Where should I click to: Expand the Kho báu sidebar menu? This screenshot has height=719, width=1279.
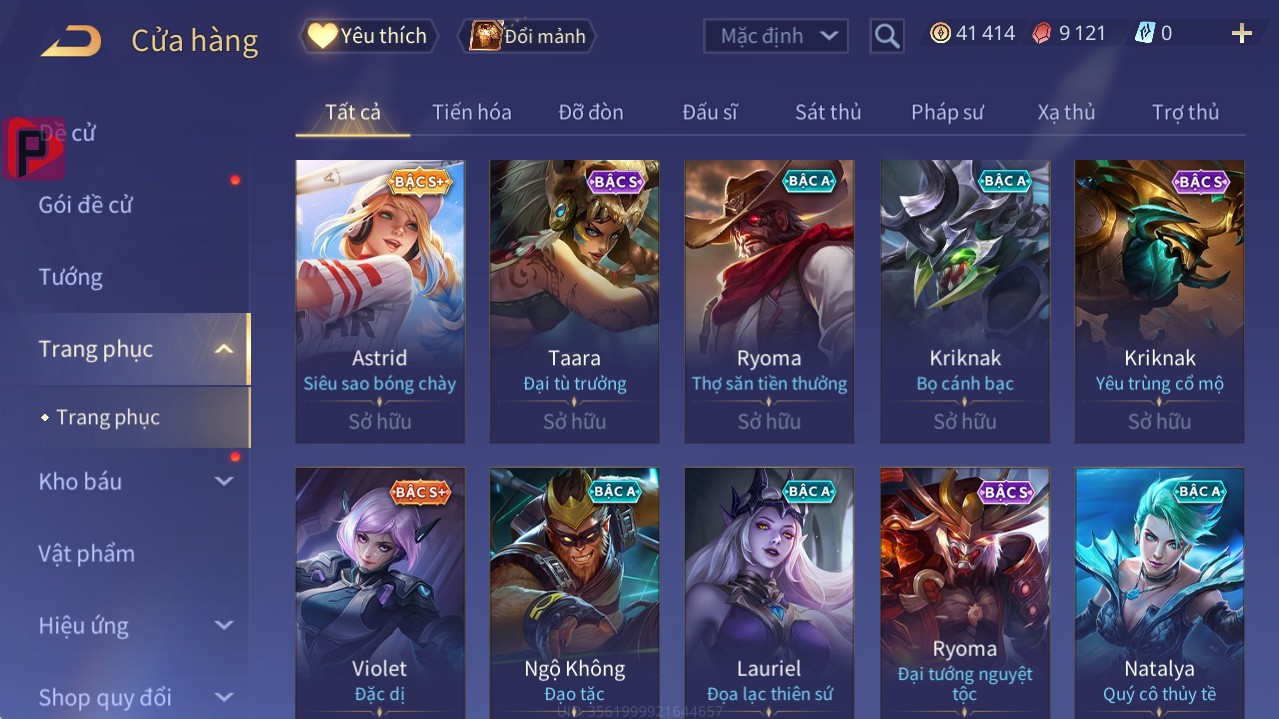(x=224, y=481)
